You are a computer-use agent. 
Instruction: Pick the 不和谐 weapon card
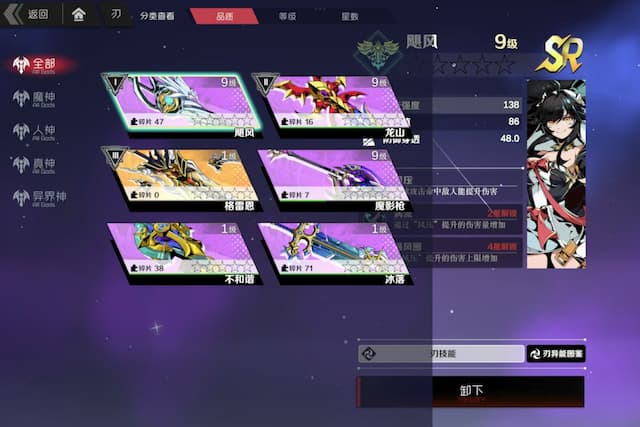coord(181,253)
